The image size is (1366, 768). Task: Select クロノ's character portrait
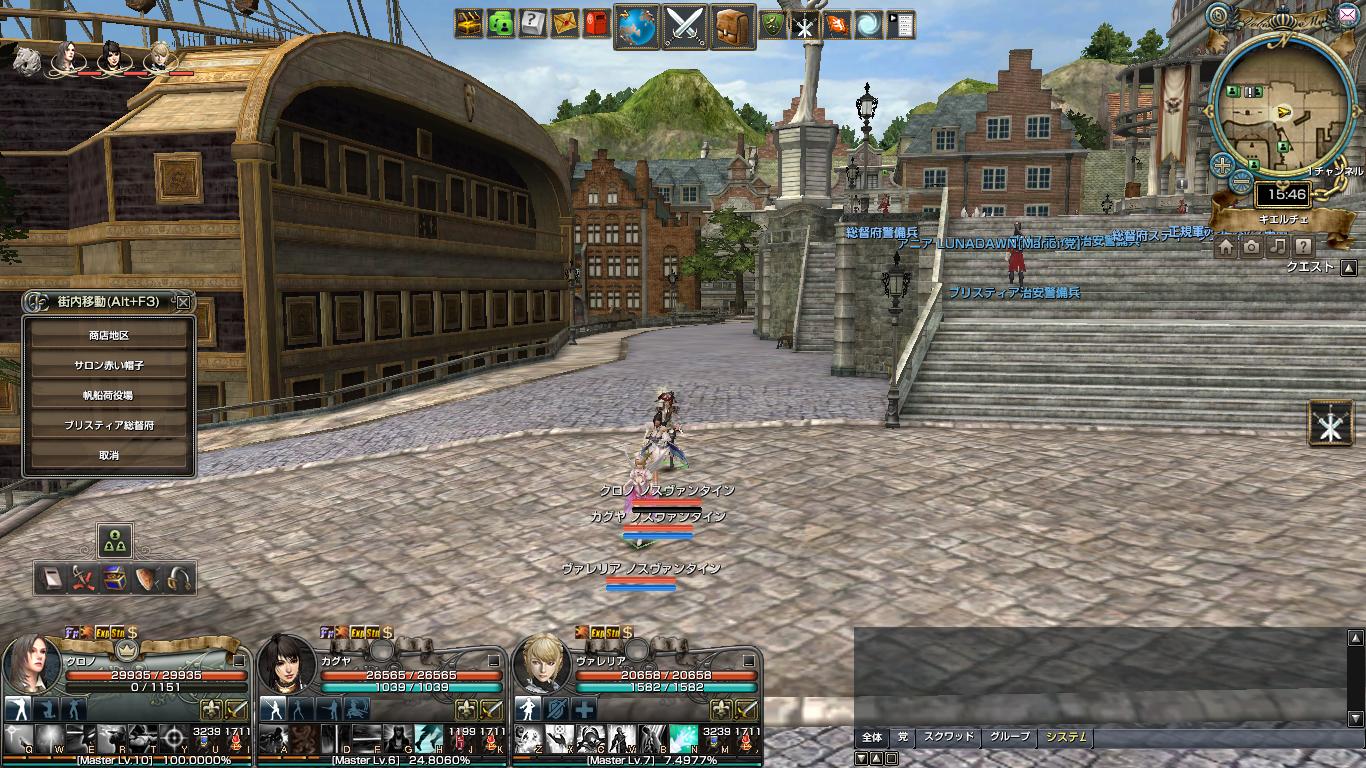click(x=32, y=665)
